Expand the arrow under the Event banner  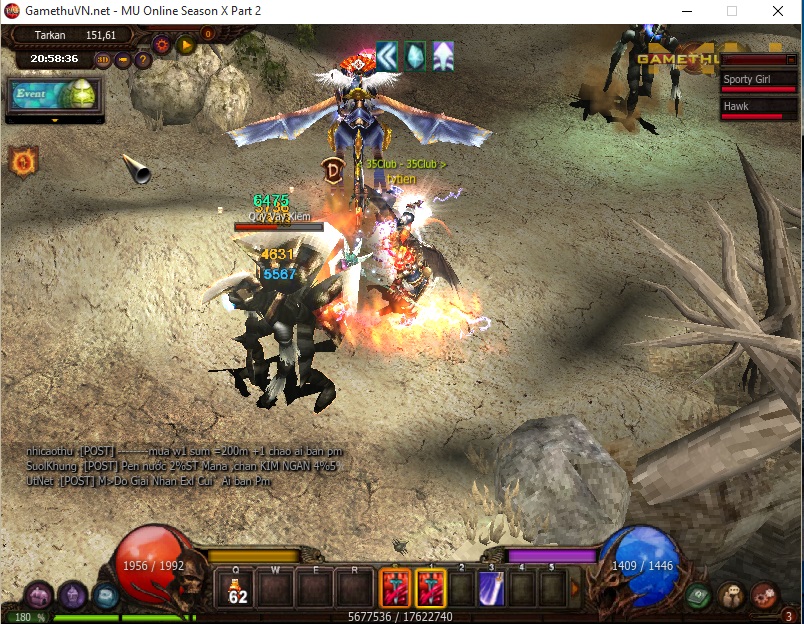point(55,120)
